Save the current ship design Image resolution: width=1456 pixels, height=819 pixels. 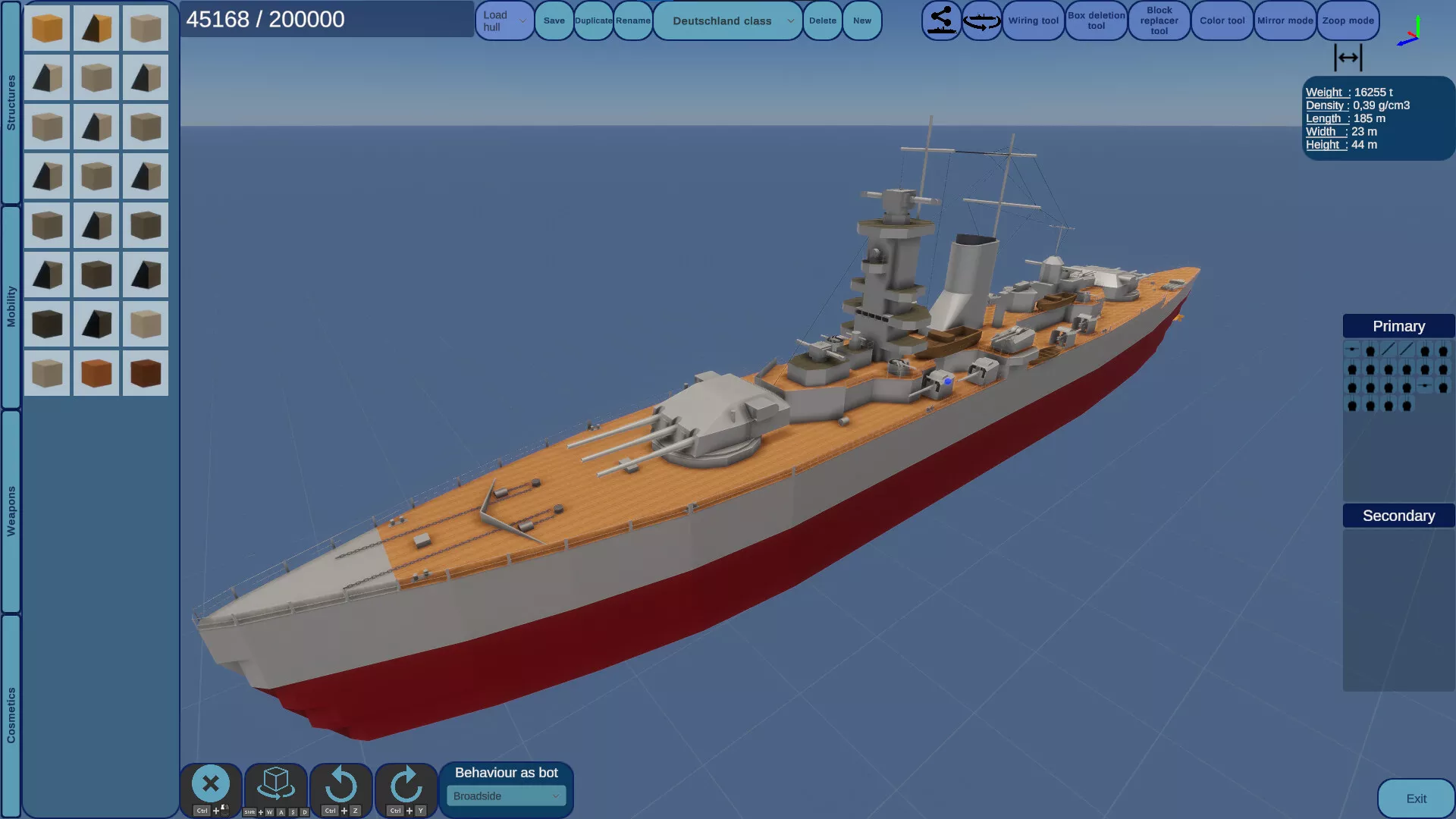point(554,21)
